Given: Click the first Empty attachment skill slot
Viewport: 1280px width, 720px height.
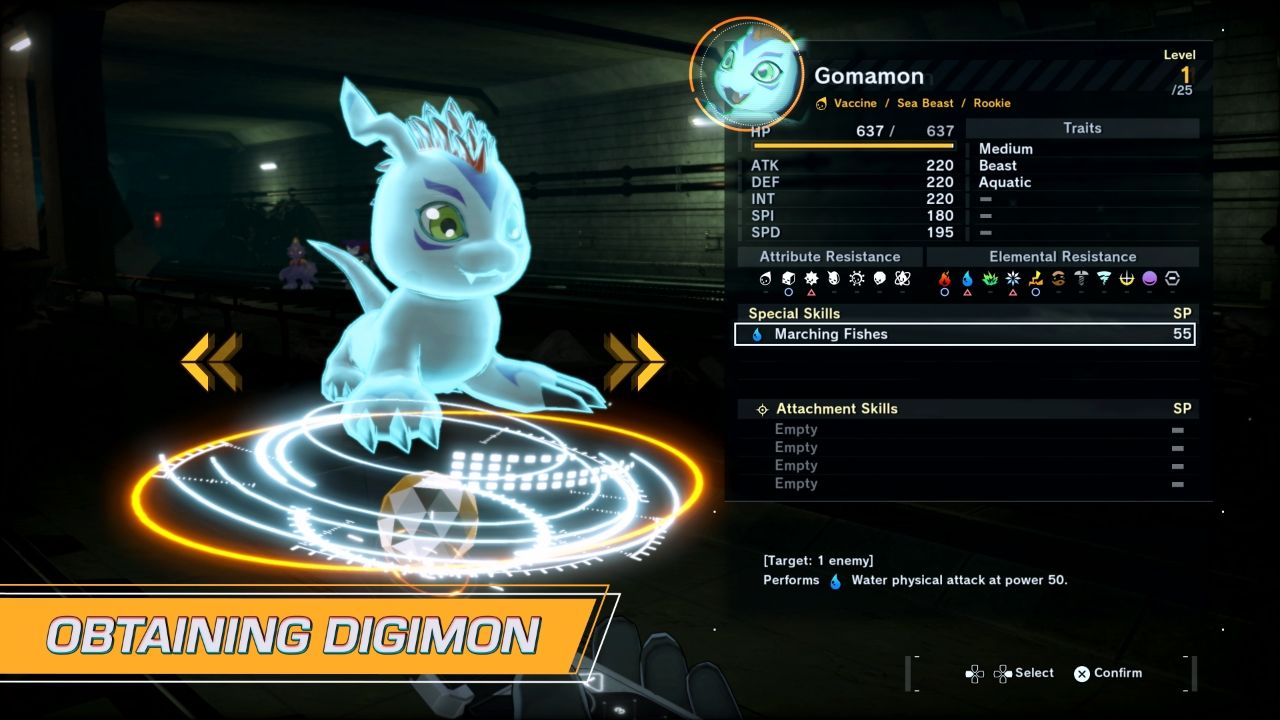Looking at the screenshot, I should coord(796,429).
